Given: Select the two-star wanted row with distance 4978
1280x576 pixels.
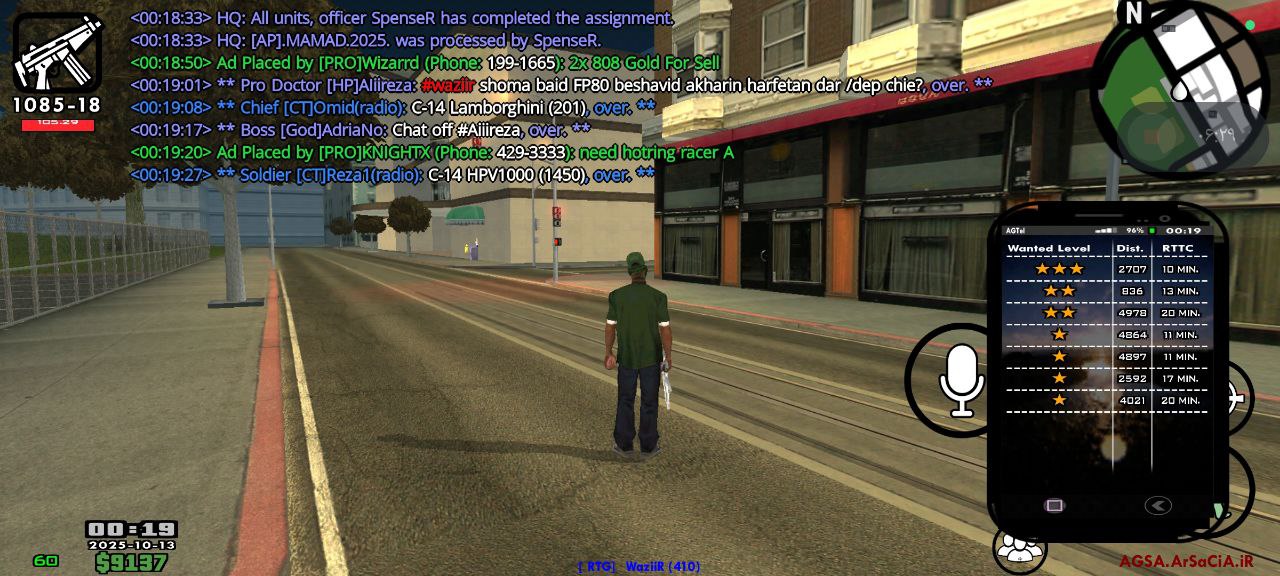Looking at the screenshot, I should tap(1105, 313).
